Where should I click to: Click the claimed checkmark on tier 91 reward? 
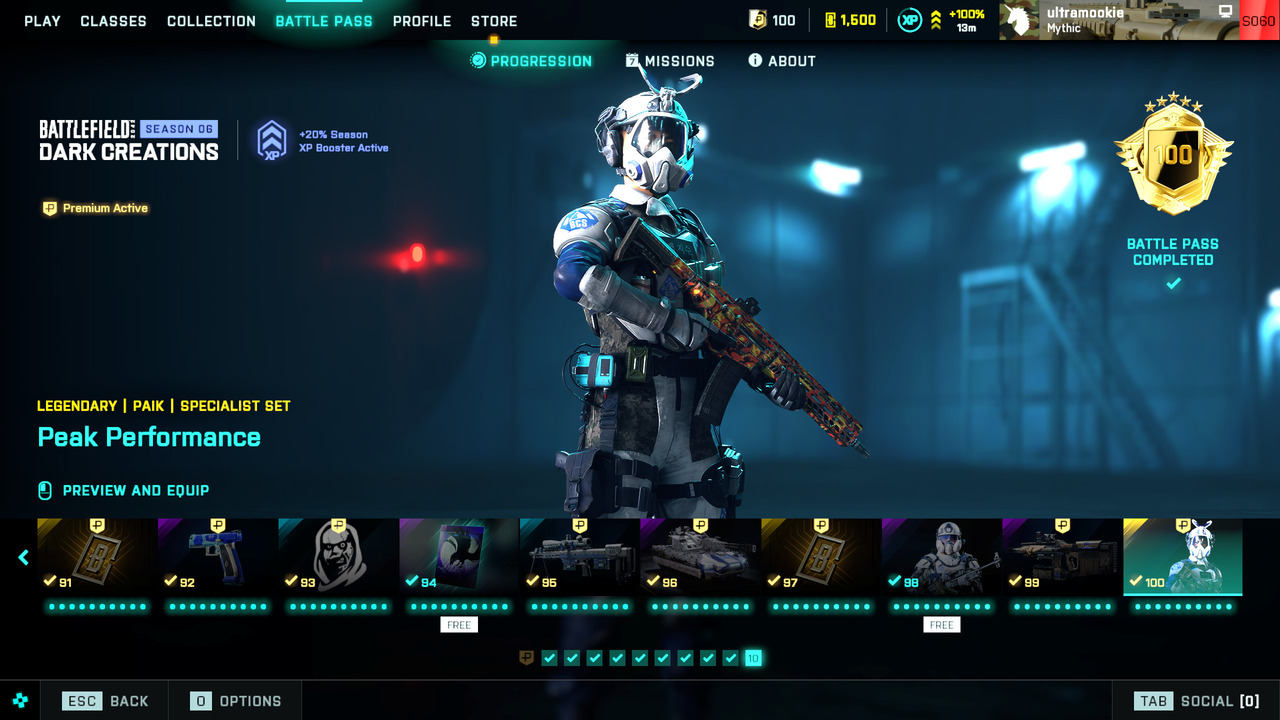(49, 578)
